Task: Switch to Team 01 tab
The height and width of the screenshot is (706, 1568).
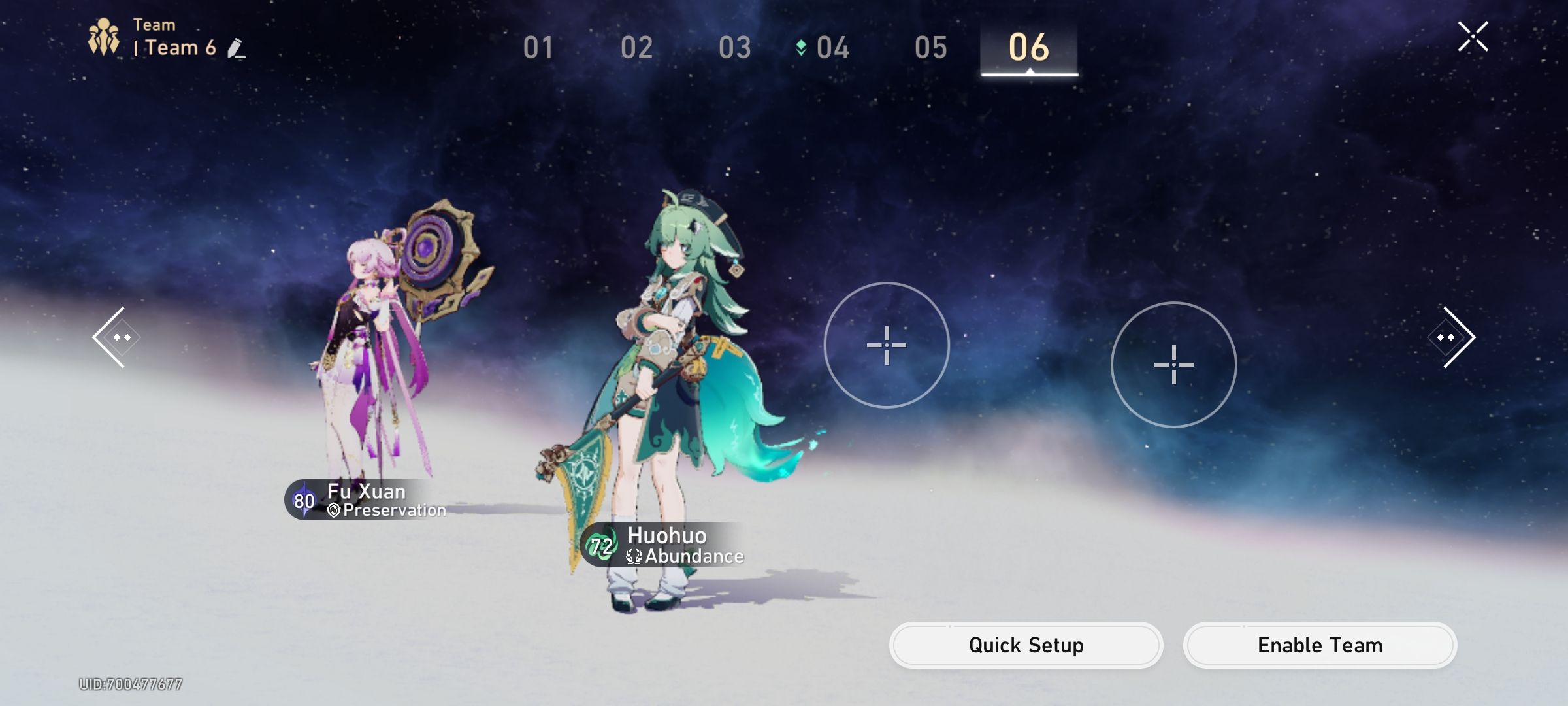Action: (538, 47)
